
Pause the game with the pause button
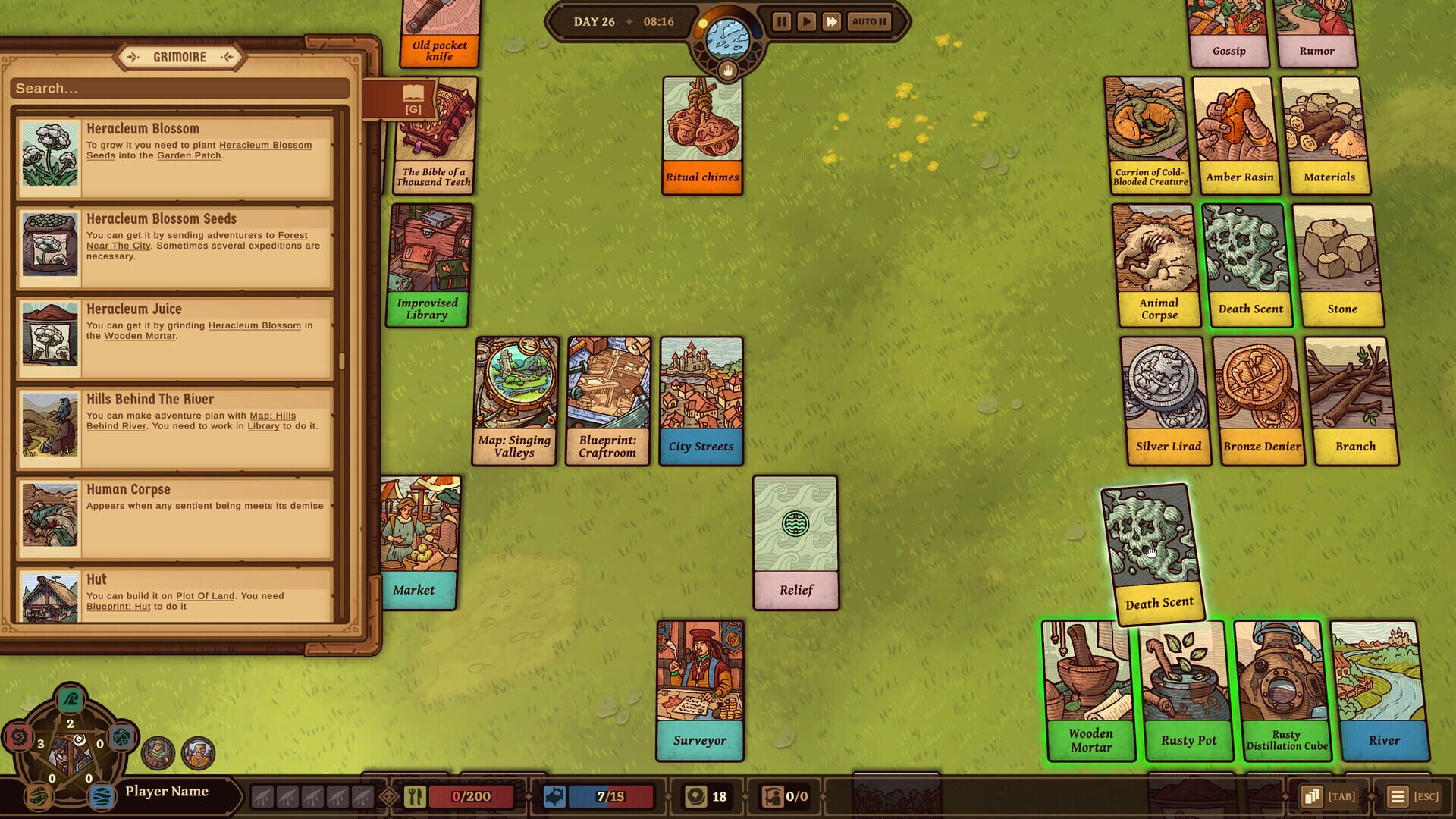tap(780, 22)
